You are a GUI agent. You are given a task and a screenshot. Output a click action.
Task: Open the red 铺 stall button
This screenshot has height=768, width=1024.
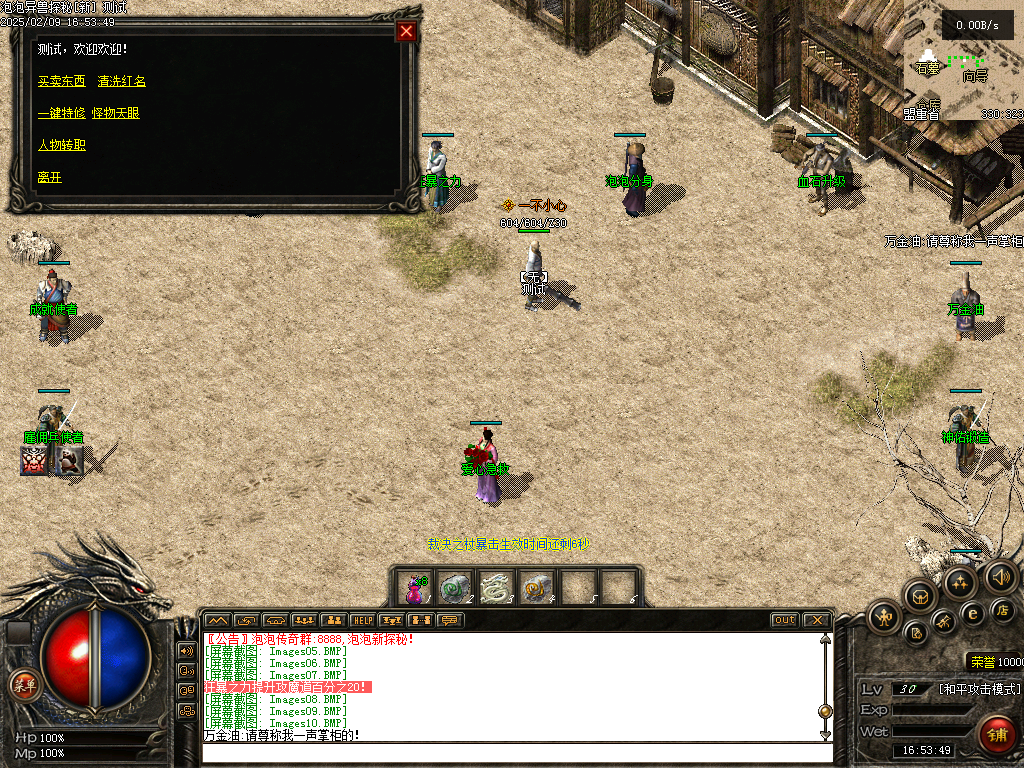pyautogui.click(x=995, y=735)
